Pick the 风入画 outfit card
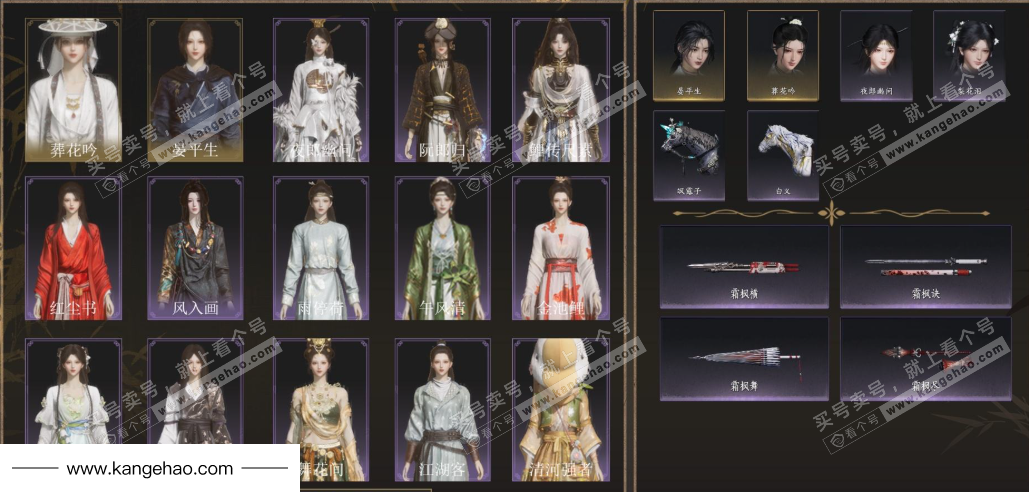Screen dimensions: 1029x492 (195, 248)
